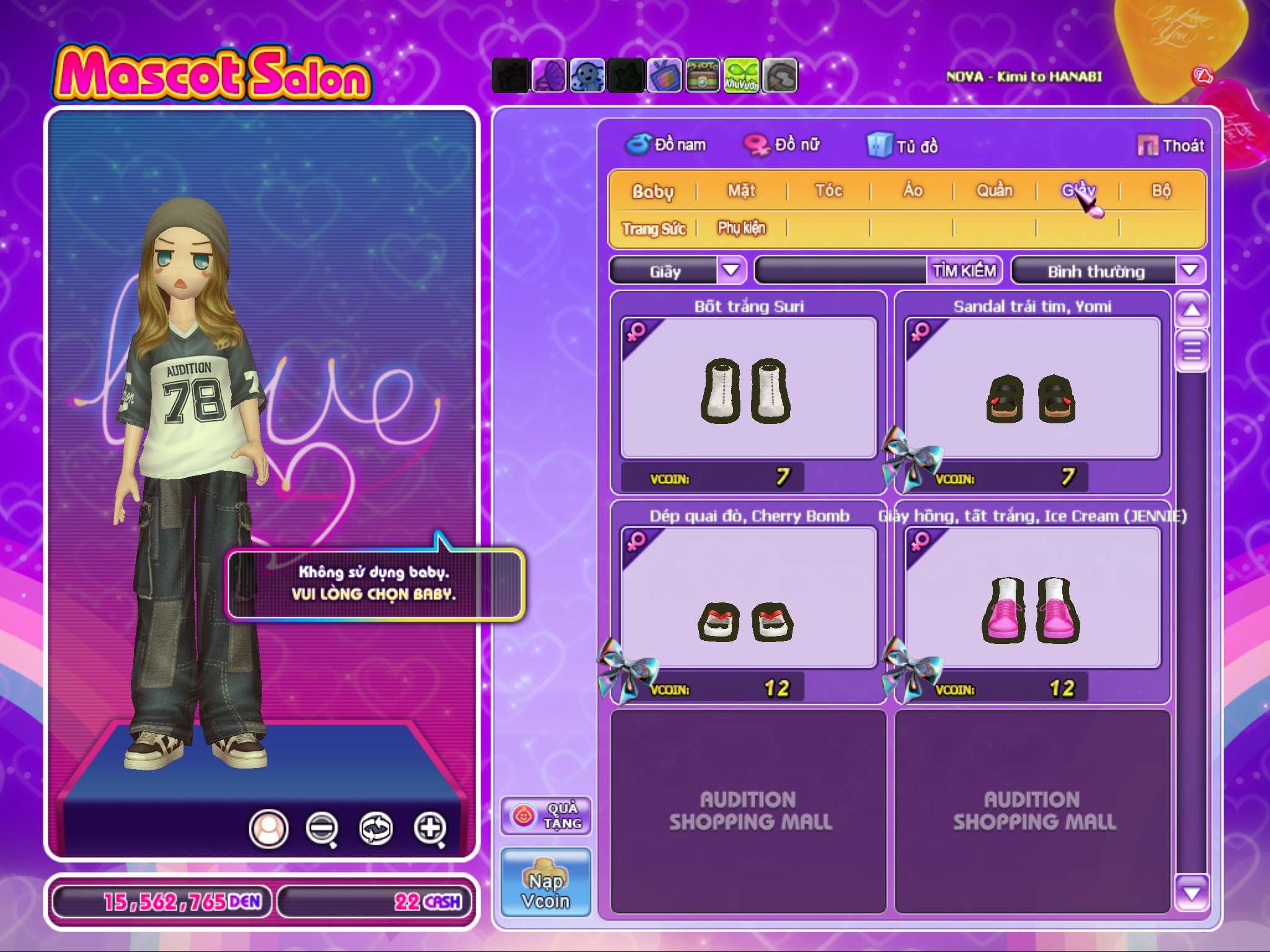The width and height of the screenshot is (1270, 952).
Task: Click the TÌM KIẾM search button
Action: [x=964, y=271]
